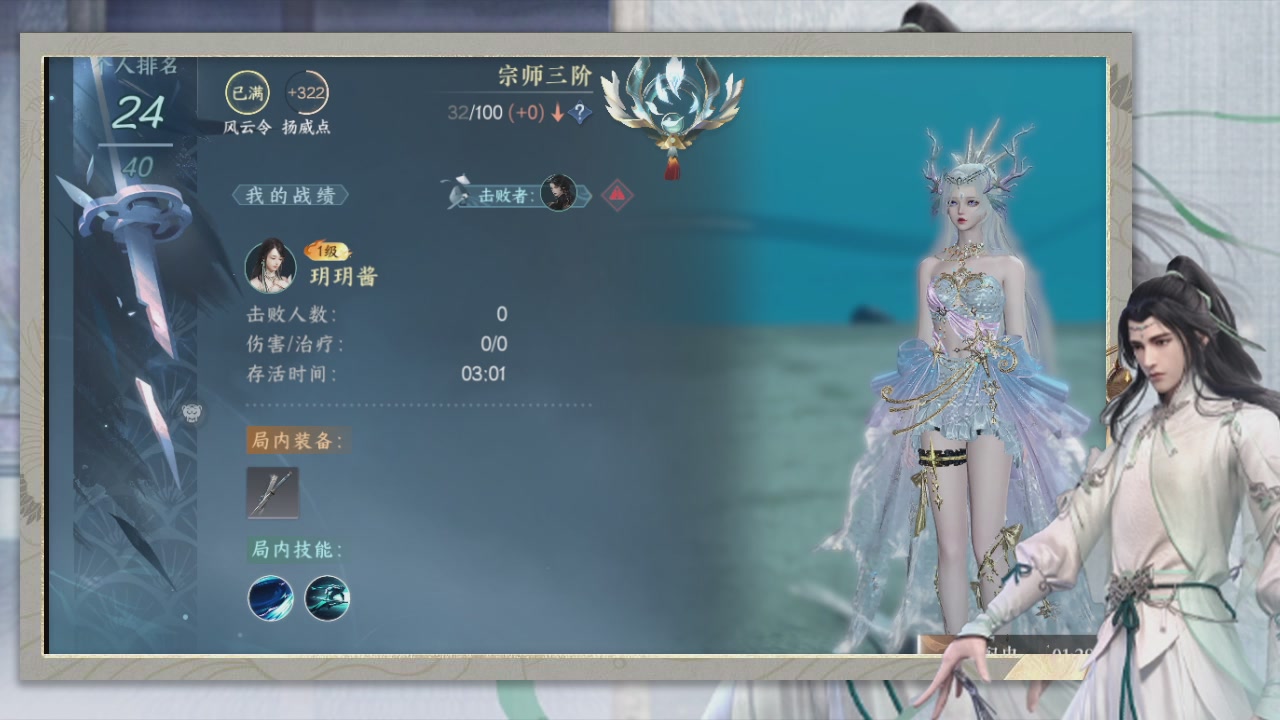
Task: Select the equipped spear under 局内装备
Action: pyautogui.click(x=272, y=493)
